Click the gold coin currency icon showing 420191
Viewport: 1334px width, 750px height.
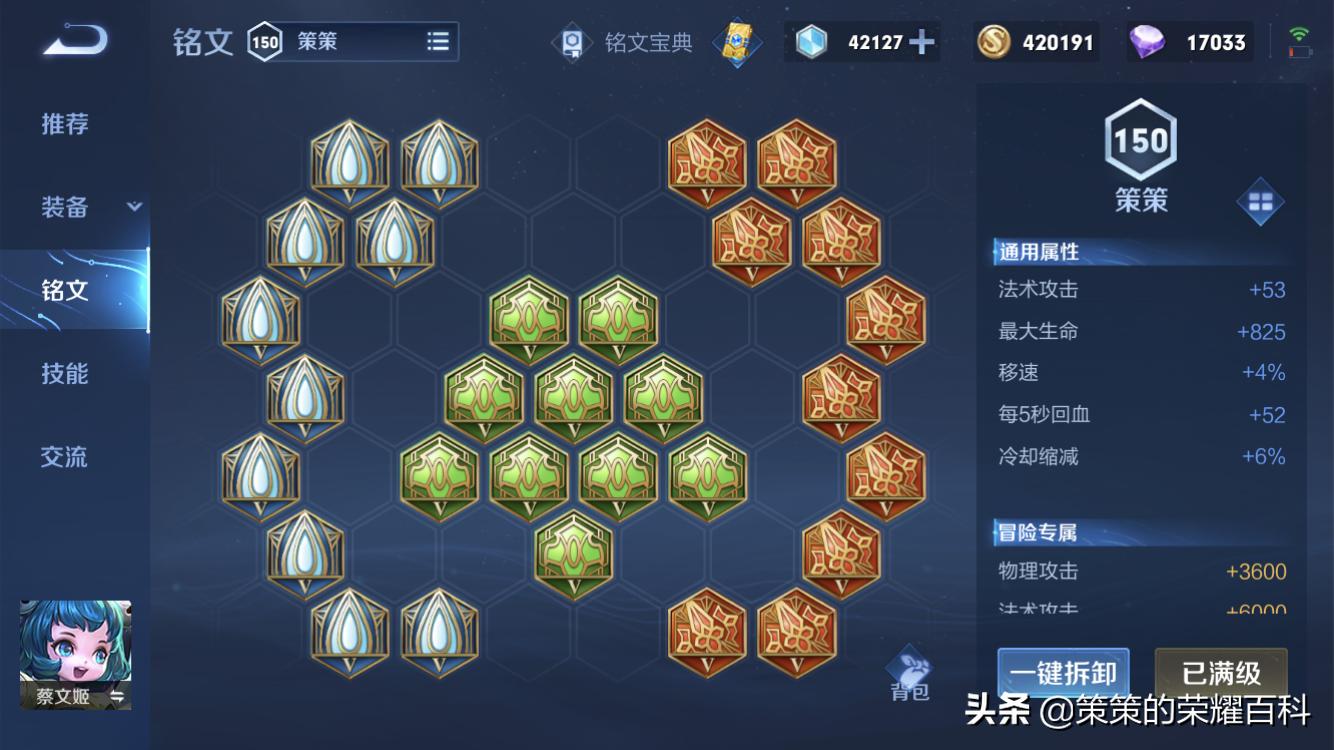click(993, 42)
